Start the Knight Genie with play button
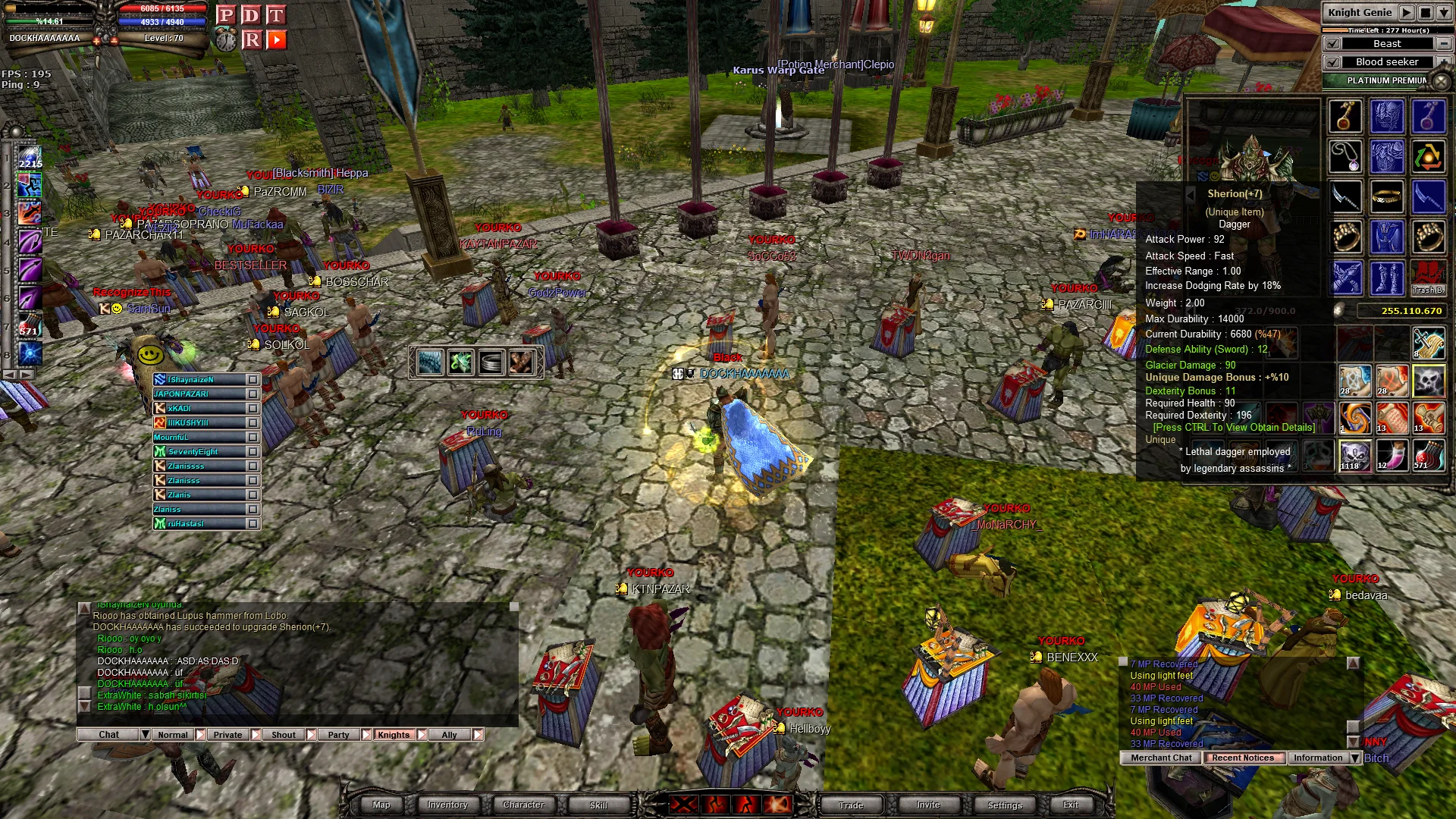Image resolution: width=1456 pixels, height=819 pixels. click(x=1407, y=13)
